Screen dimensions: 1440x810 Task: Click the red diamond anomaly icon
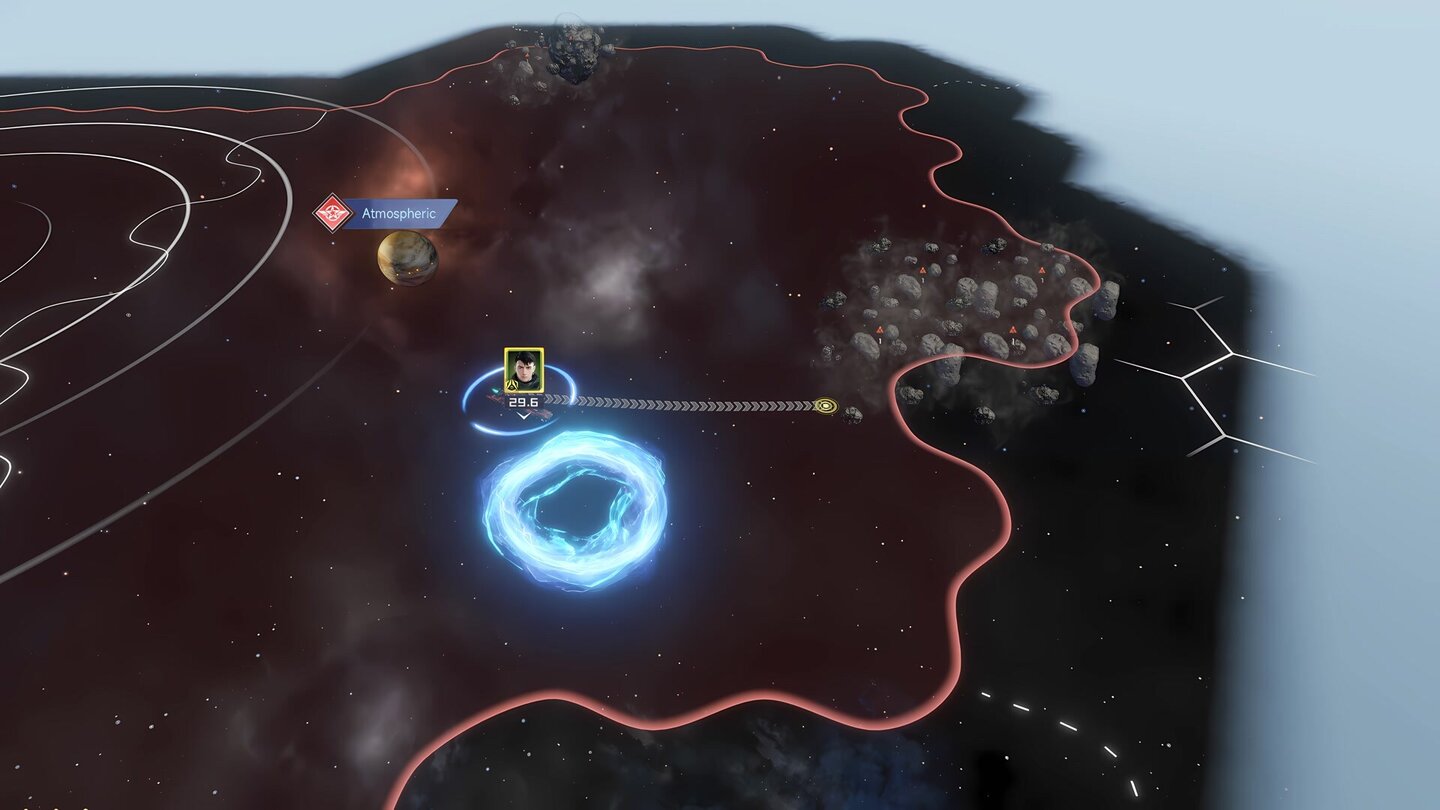coord(331,213)
